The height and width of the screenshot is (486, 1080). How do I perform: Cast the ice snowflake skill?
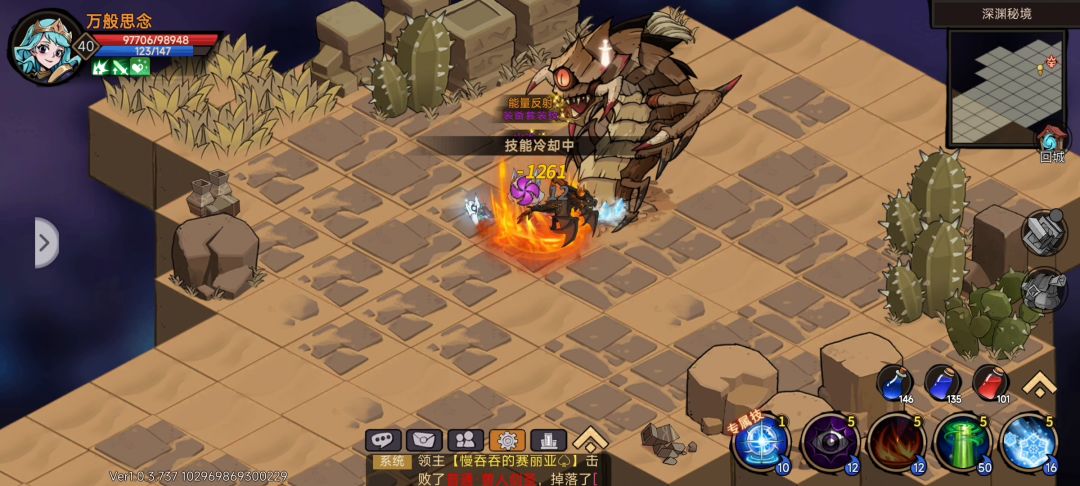1028,441
